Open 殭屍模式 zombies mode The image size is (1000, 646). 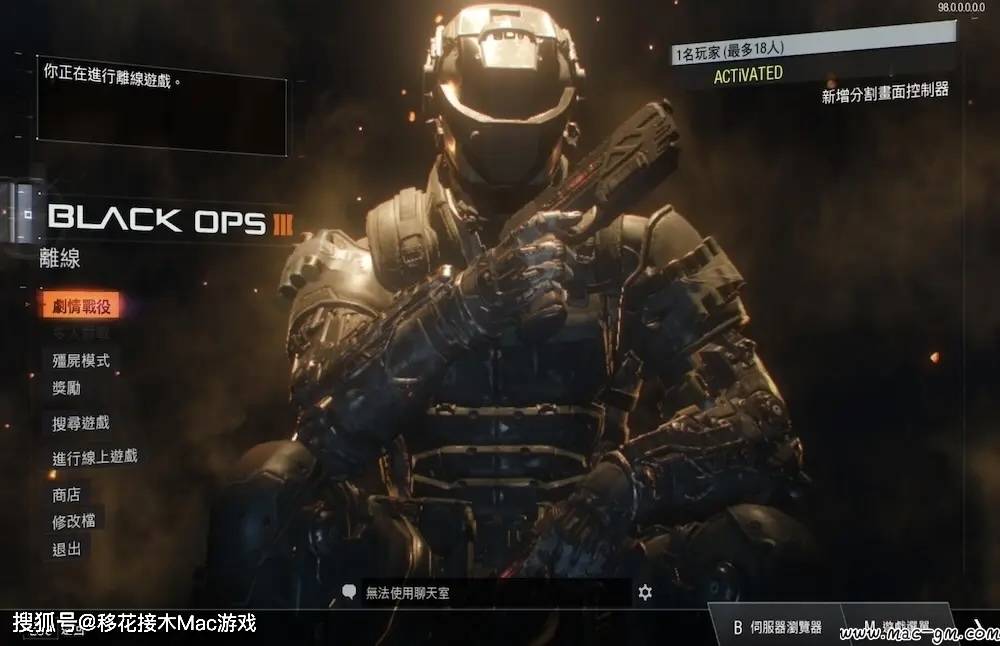pos(81,360)
